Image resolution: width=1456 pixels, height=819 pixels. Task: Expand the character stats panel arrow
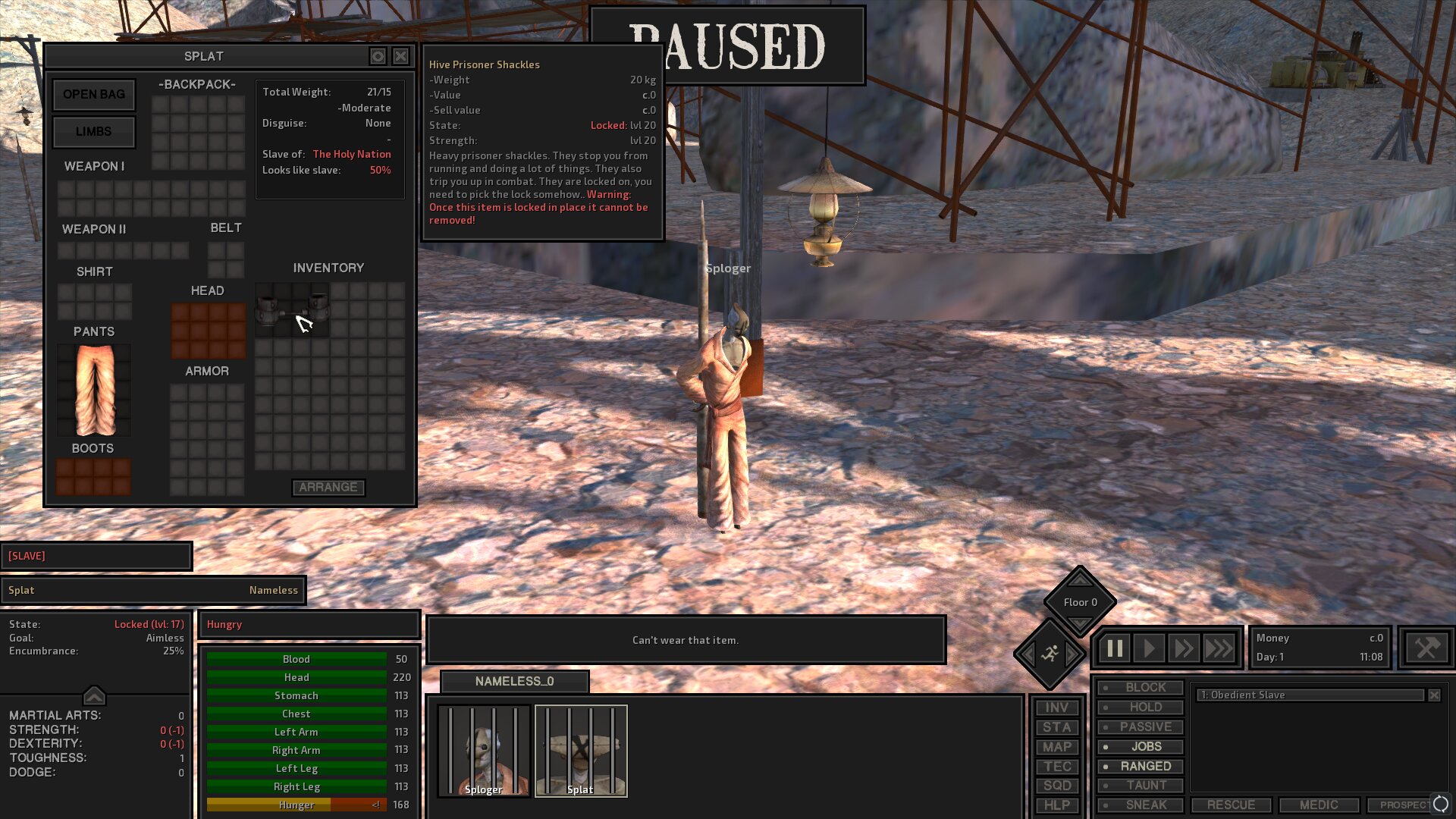94,695
